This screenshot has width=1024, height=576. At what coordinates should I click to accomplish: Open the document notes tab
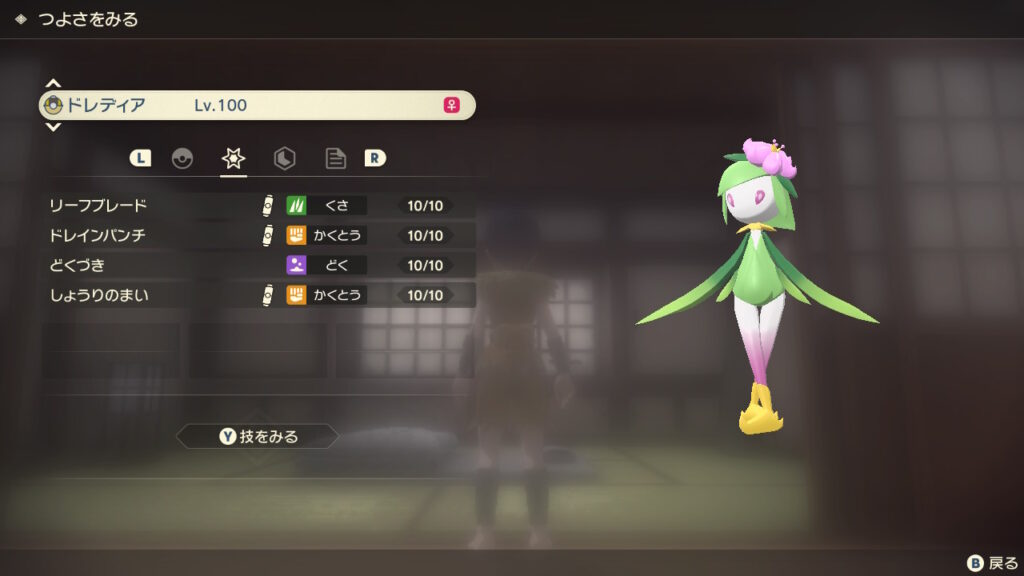coord(335,158)
